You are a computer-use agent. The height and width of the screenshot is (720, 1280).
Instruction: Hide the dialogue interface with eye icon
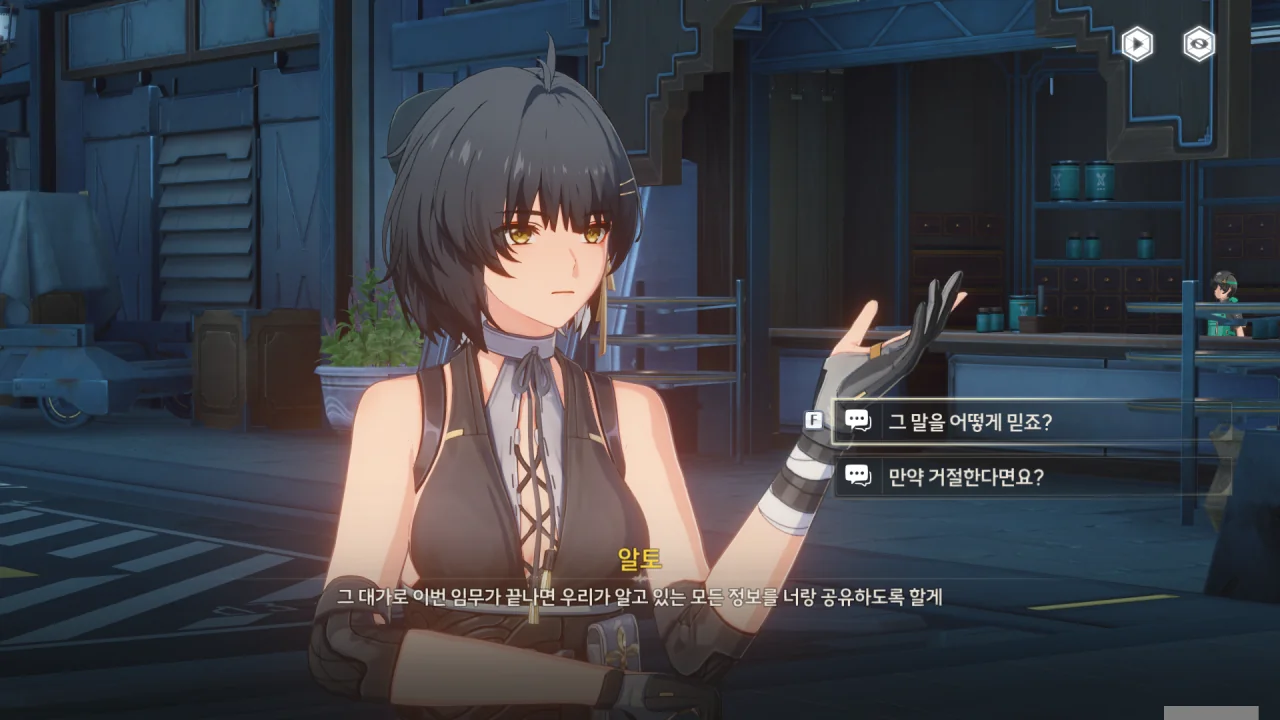(1198, 44)
